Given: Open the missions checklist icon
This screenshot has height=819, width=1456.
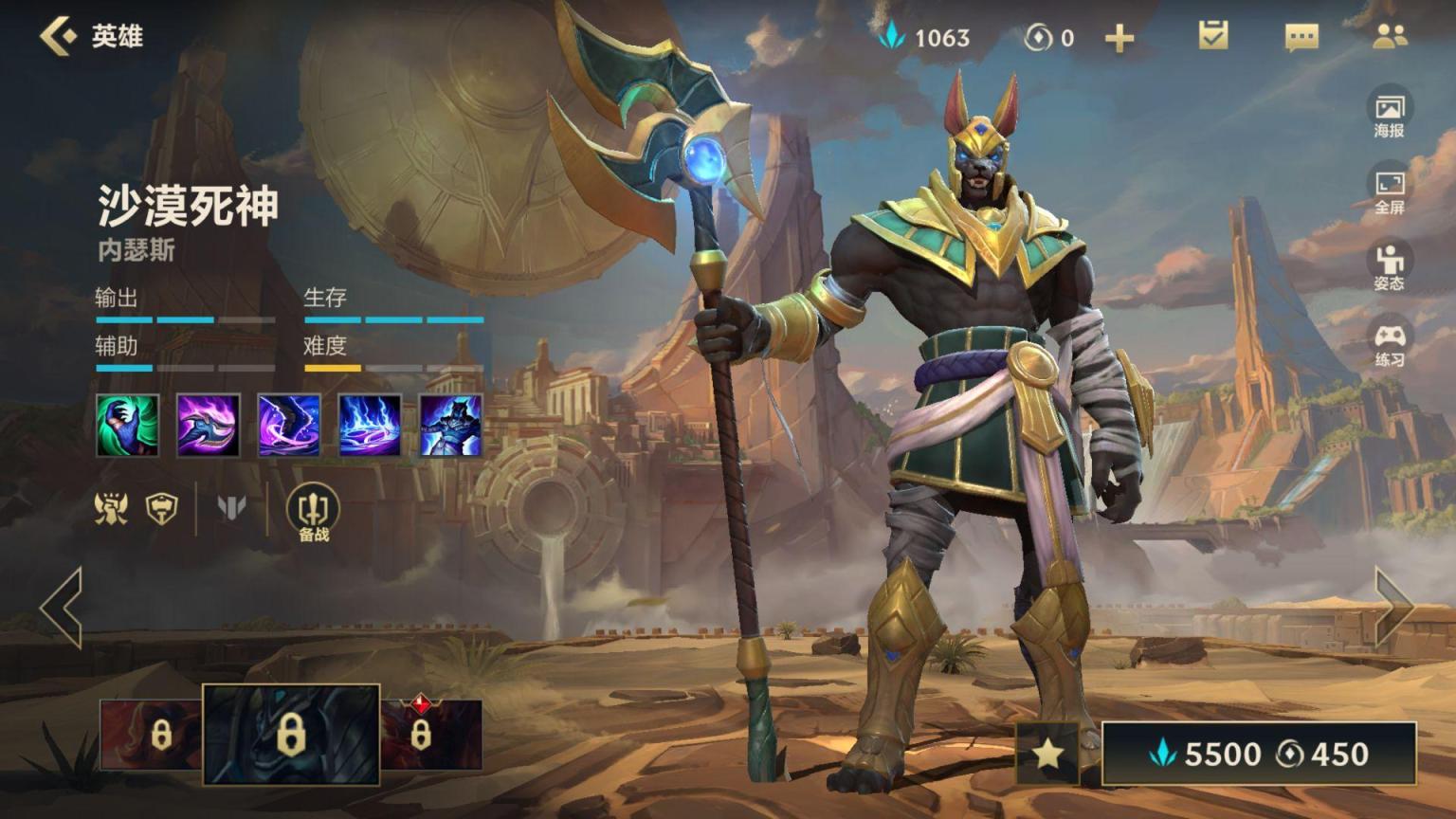Looking at the screenshot, I should (1213, 36).
